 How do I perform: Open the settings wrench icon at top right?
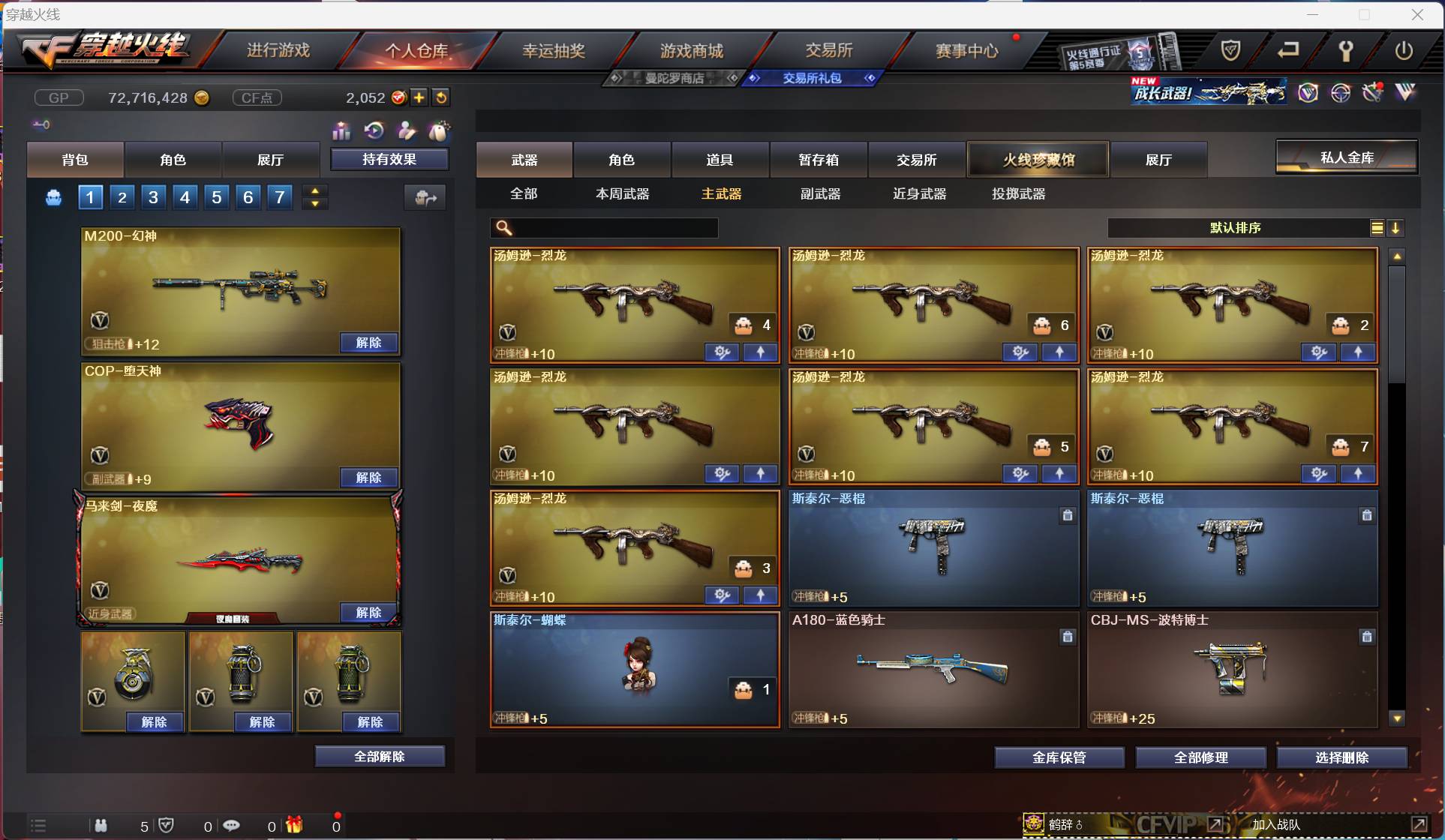click(x=1345, y=50)
